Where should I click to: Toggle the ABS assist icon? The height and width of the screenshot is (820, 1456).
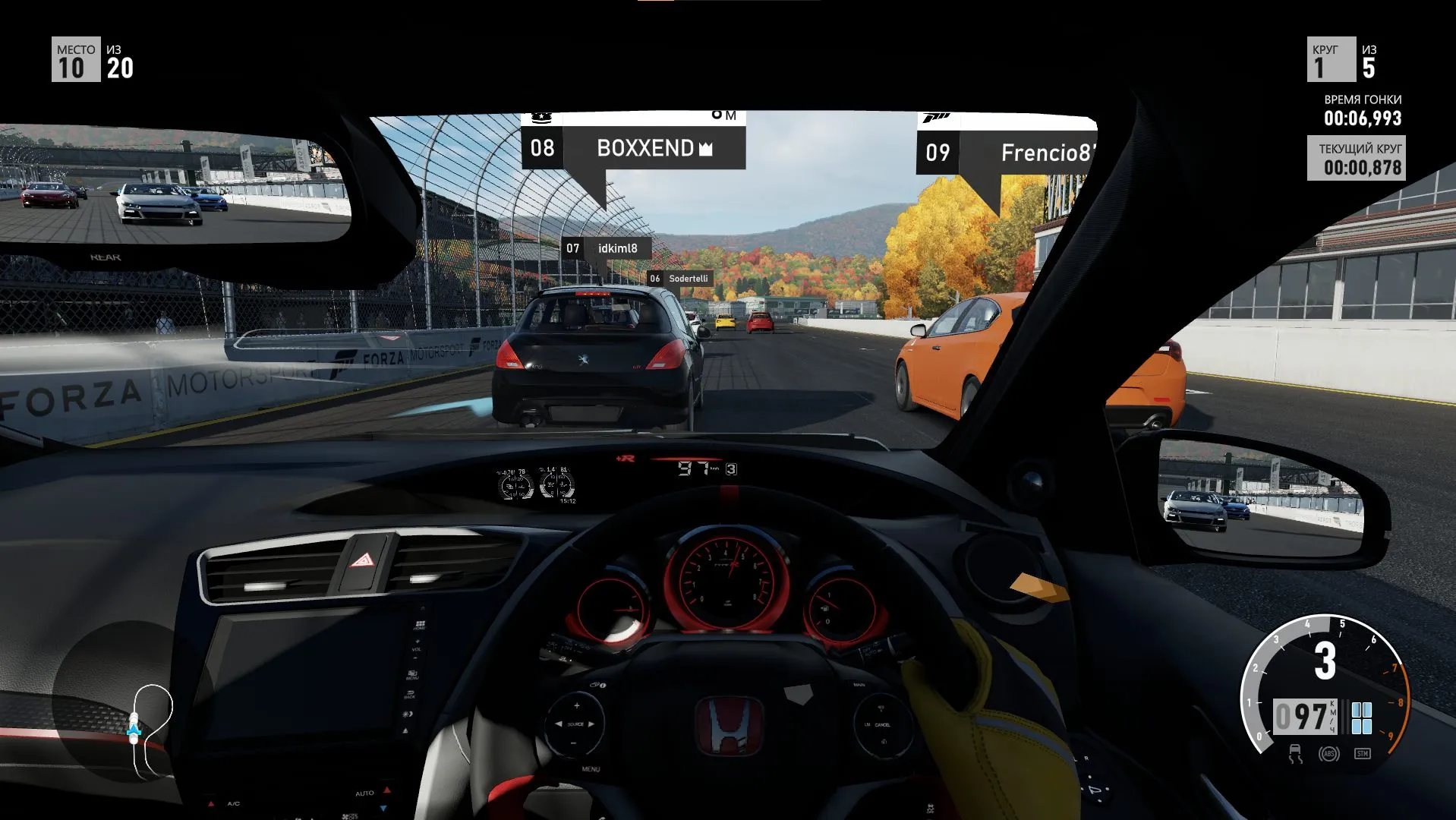[x=1328, y=754]
